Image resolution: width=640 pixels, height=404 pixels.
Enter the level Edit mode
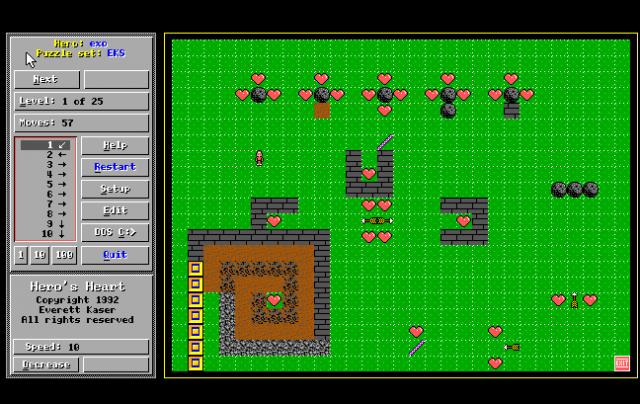coord(115,211)
